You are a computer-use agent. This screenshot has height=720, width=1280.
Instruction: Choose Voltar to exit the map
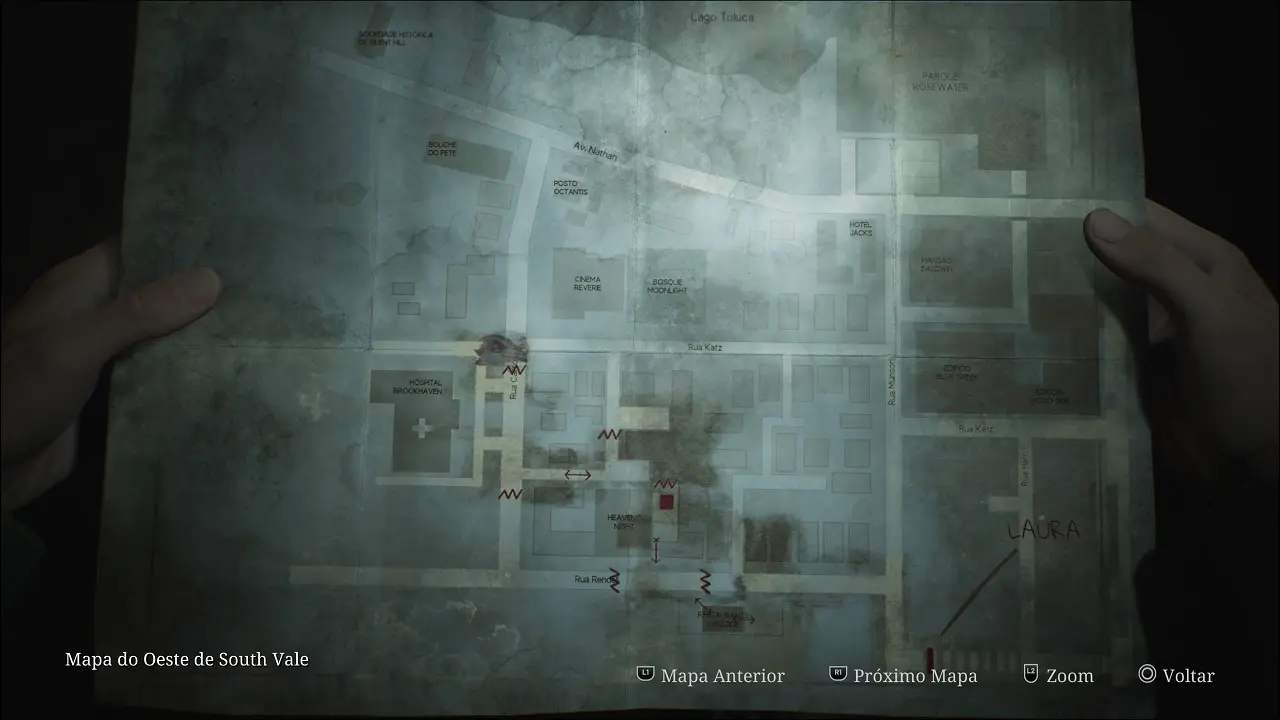[1188, 676]
